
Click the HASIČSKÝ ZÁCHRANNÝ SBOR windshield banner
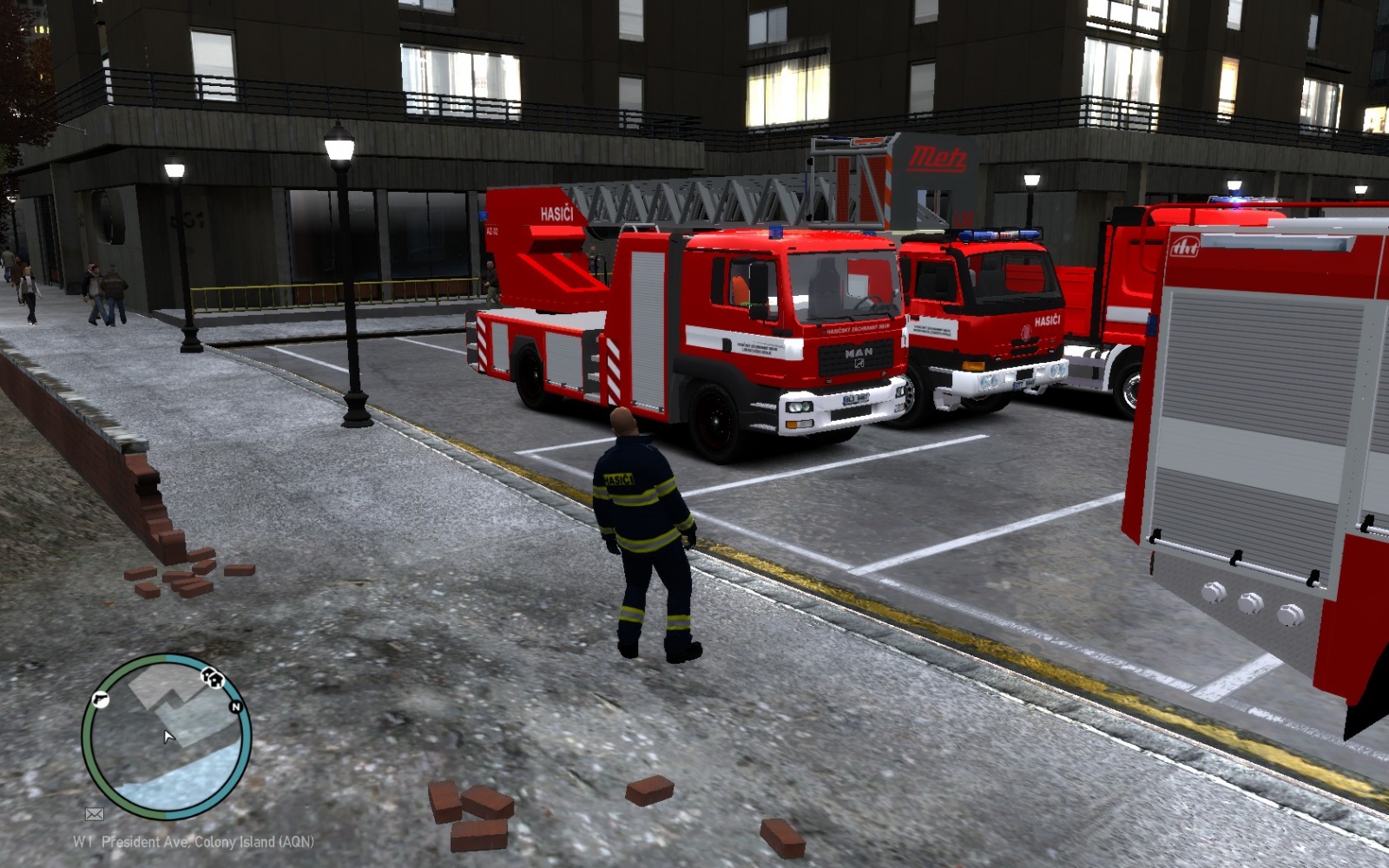click(x=858, y=328)
